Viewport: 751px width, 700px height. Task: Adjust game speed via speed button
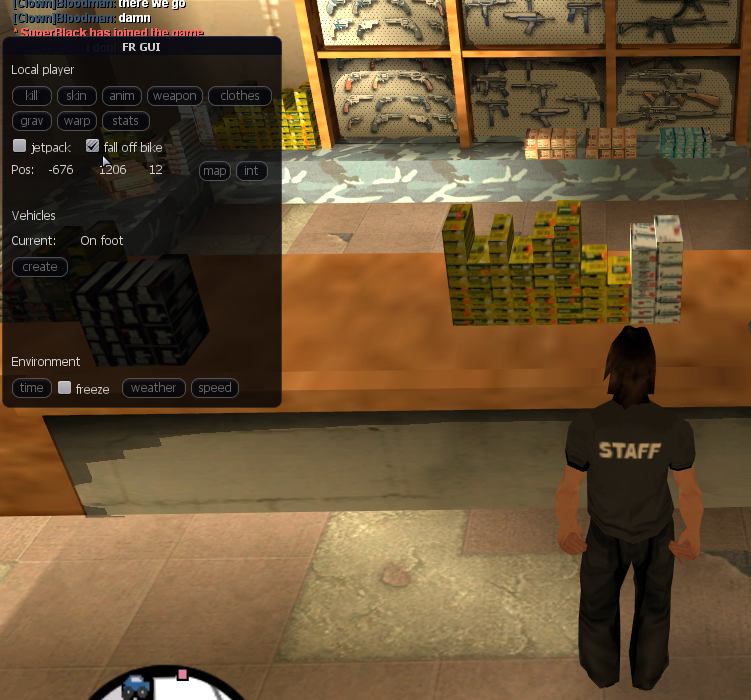tap(215, 387)
